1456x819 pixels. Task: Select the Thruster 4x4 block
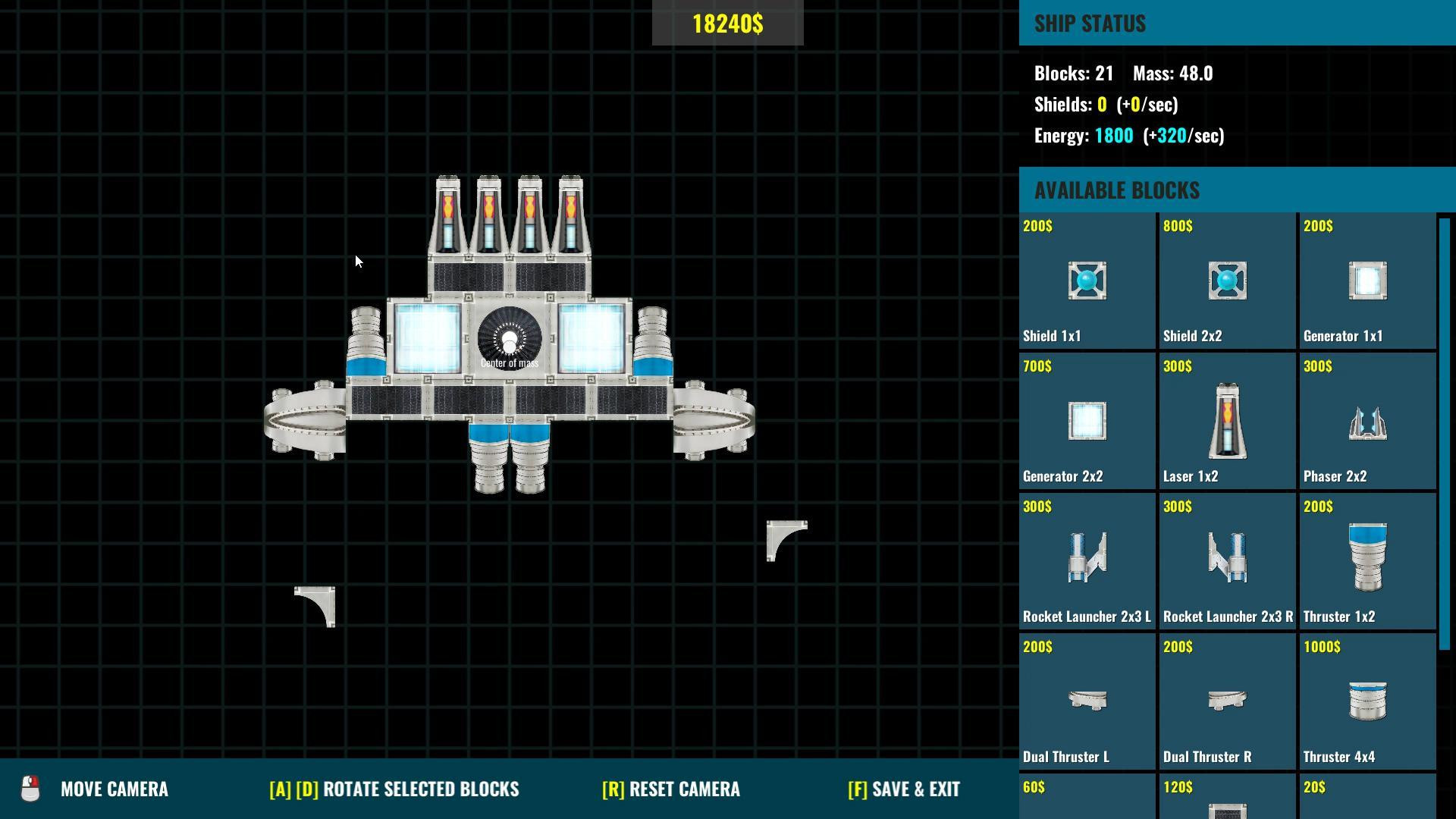pyautogui.click(x=1367, y=701)
